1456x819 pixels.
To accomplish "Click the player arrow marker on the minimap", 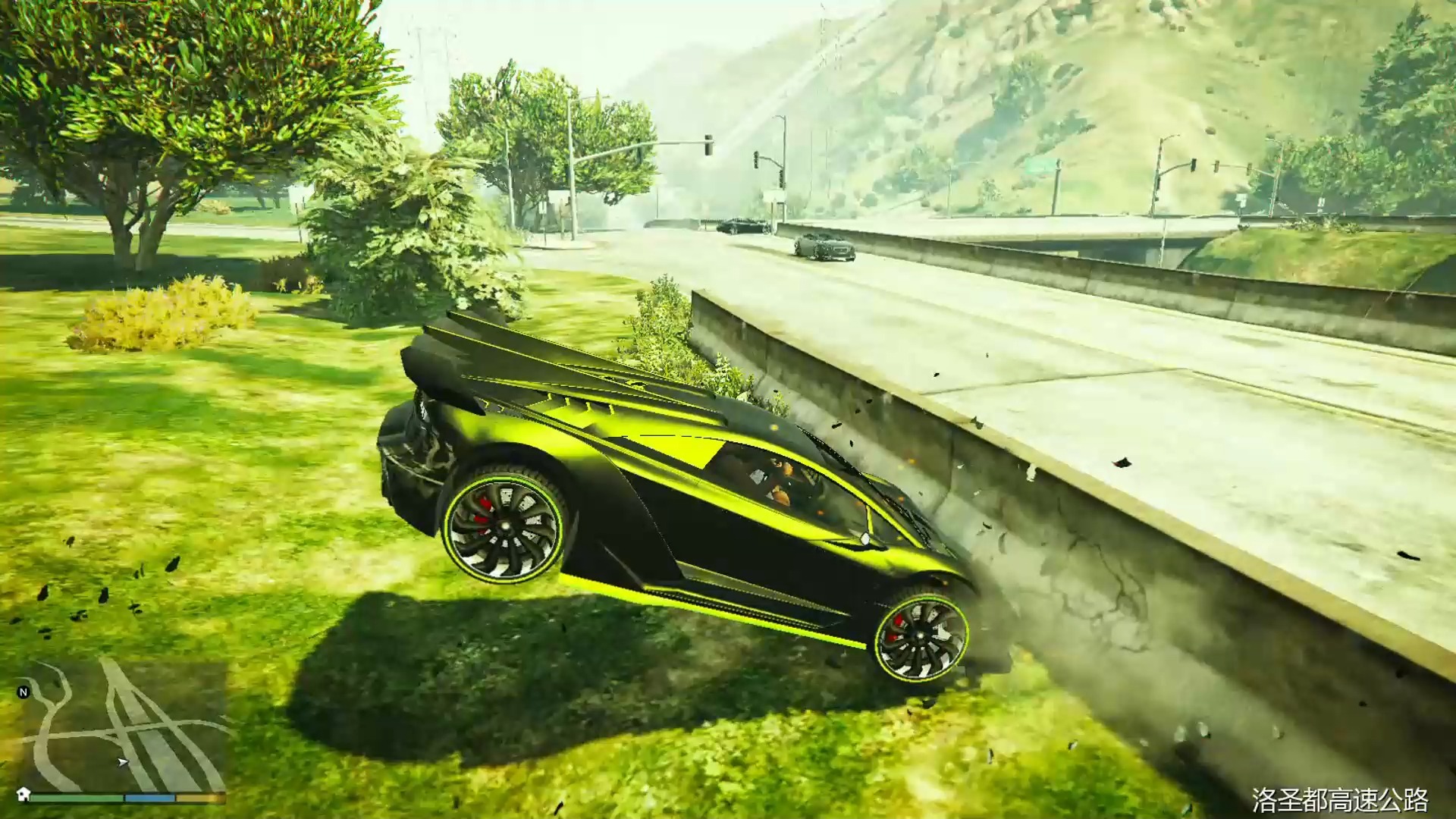I will (x=121, y=761).
